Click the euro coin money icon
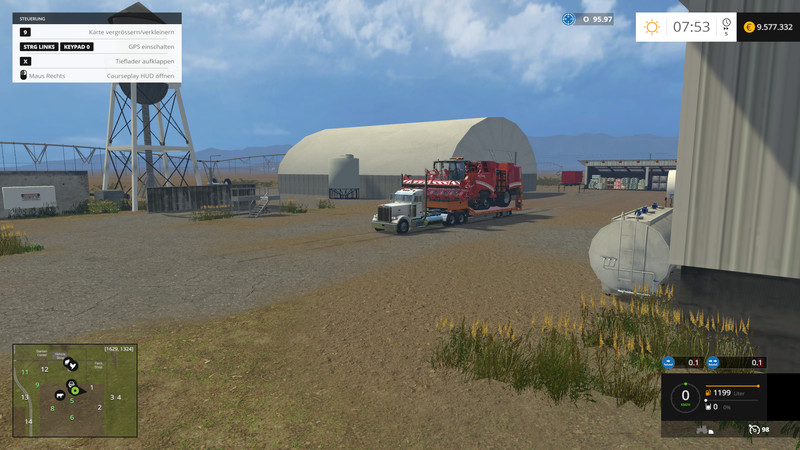The width and height of the screenshot is (800, 450). [x=749, y=27]
